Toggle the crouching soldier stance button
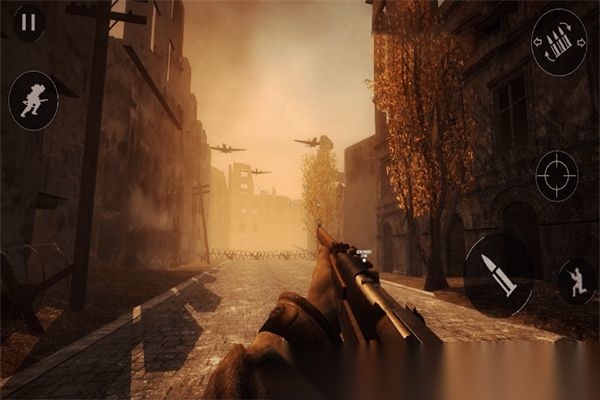Viewport: 600px width, 400px height. (576, 282)
